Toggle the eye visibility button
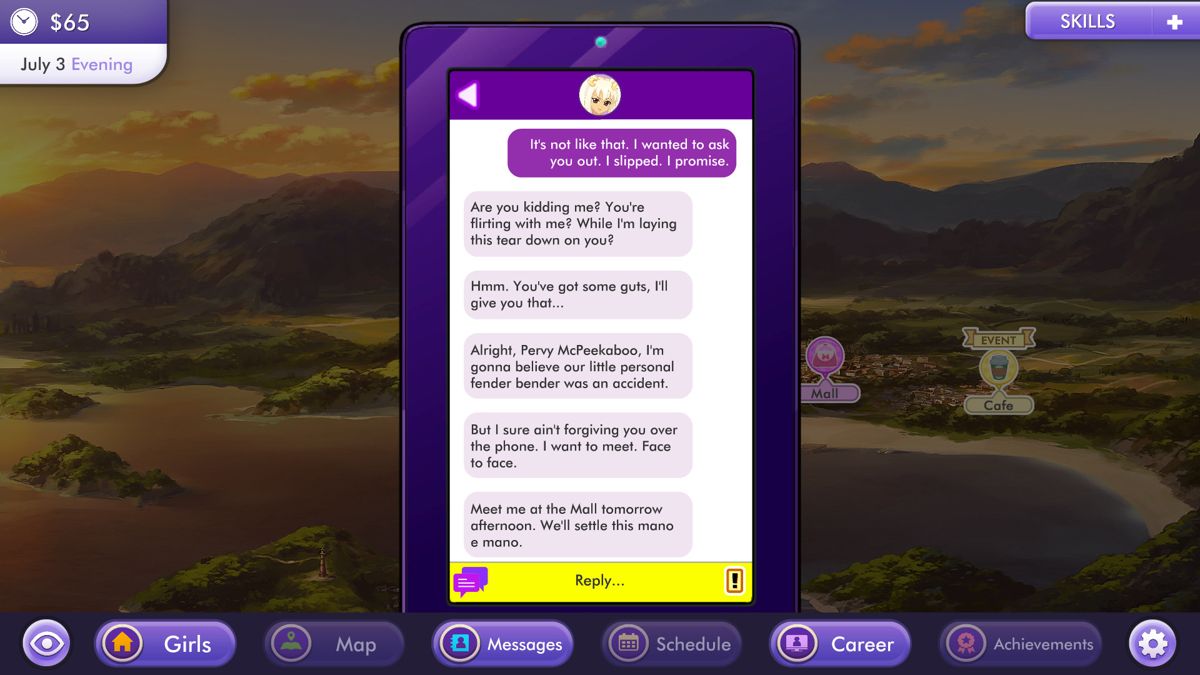Screen dimensions: 1200x675 (46, 644)
